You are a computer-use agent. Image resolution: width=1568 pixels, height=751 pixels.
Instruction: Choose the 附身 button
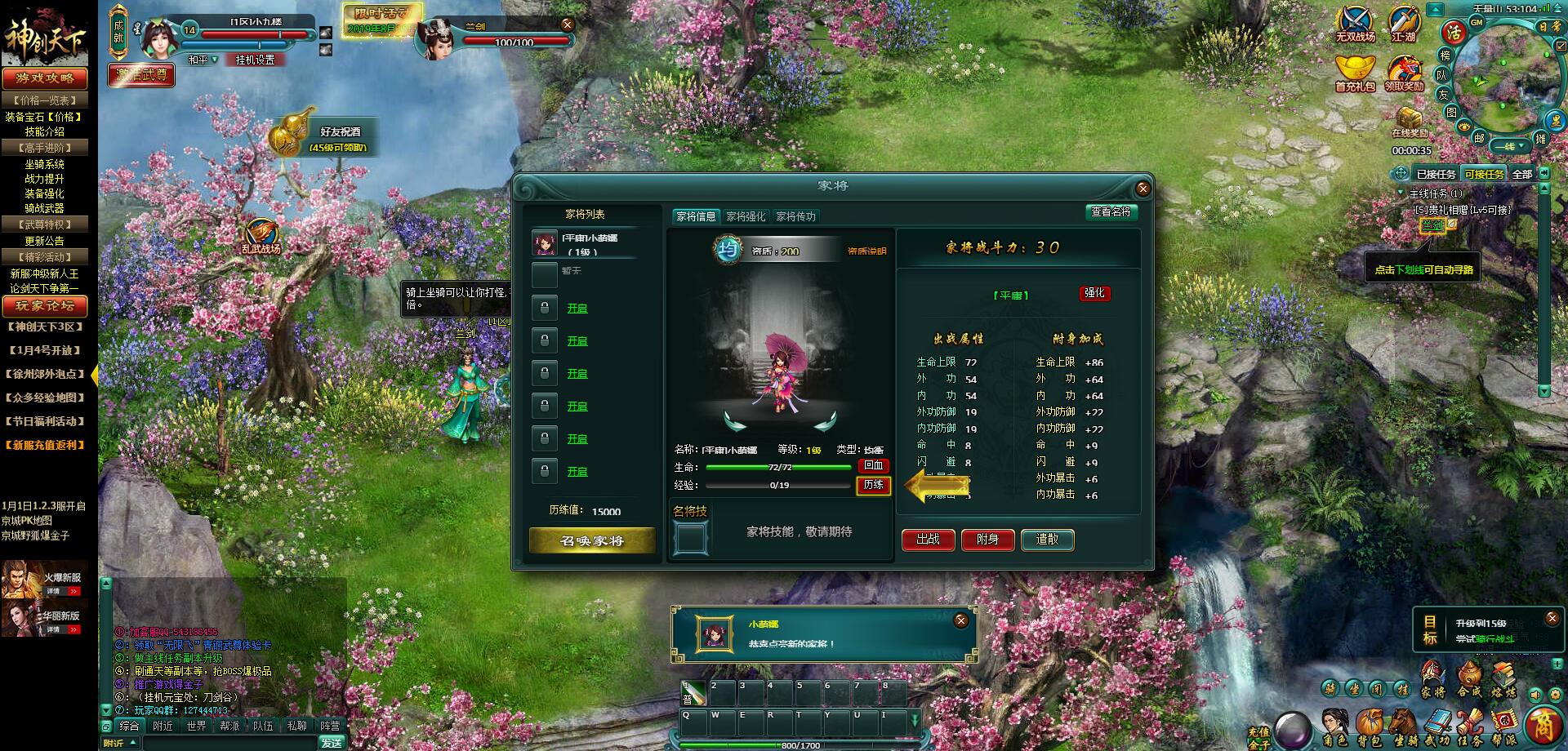pos(987,540)
